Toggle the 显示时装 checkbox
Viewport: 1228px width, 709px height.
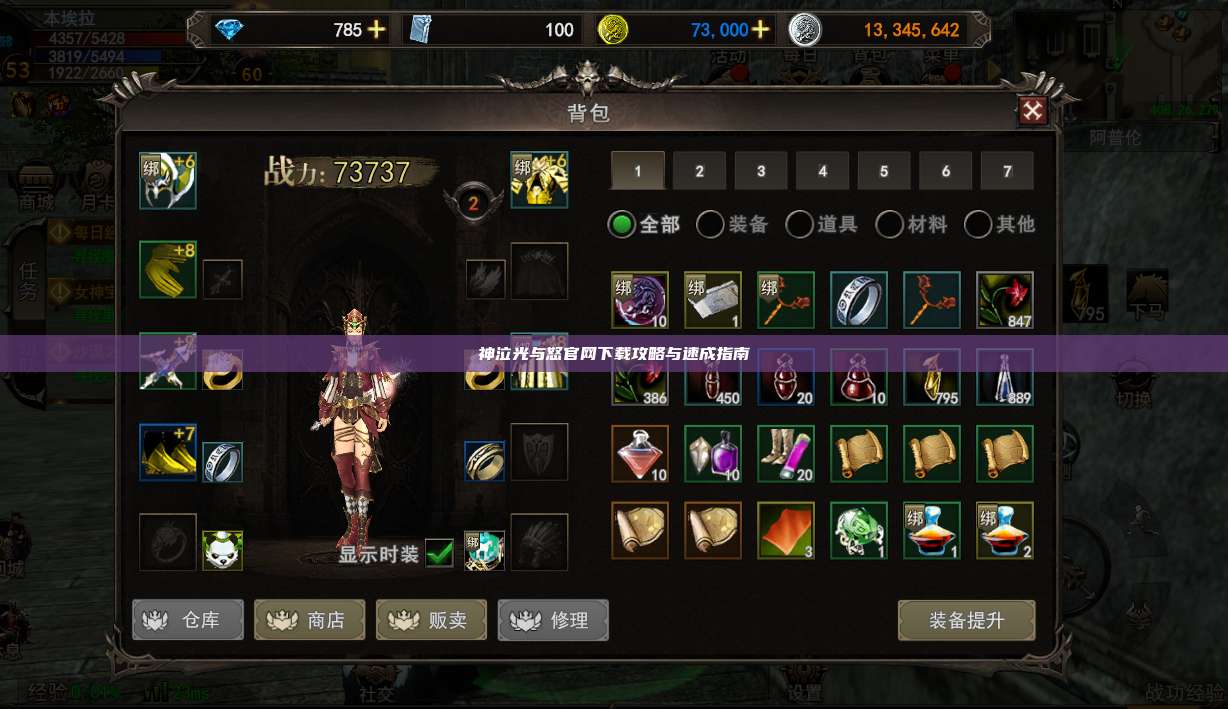point(439,552)
